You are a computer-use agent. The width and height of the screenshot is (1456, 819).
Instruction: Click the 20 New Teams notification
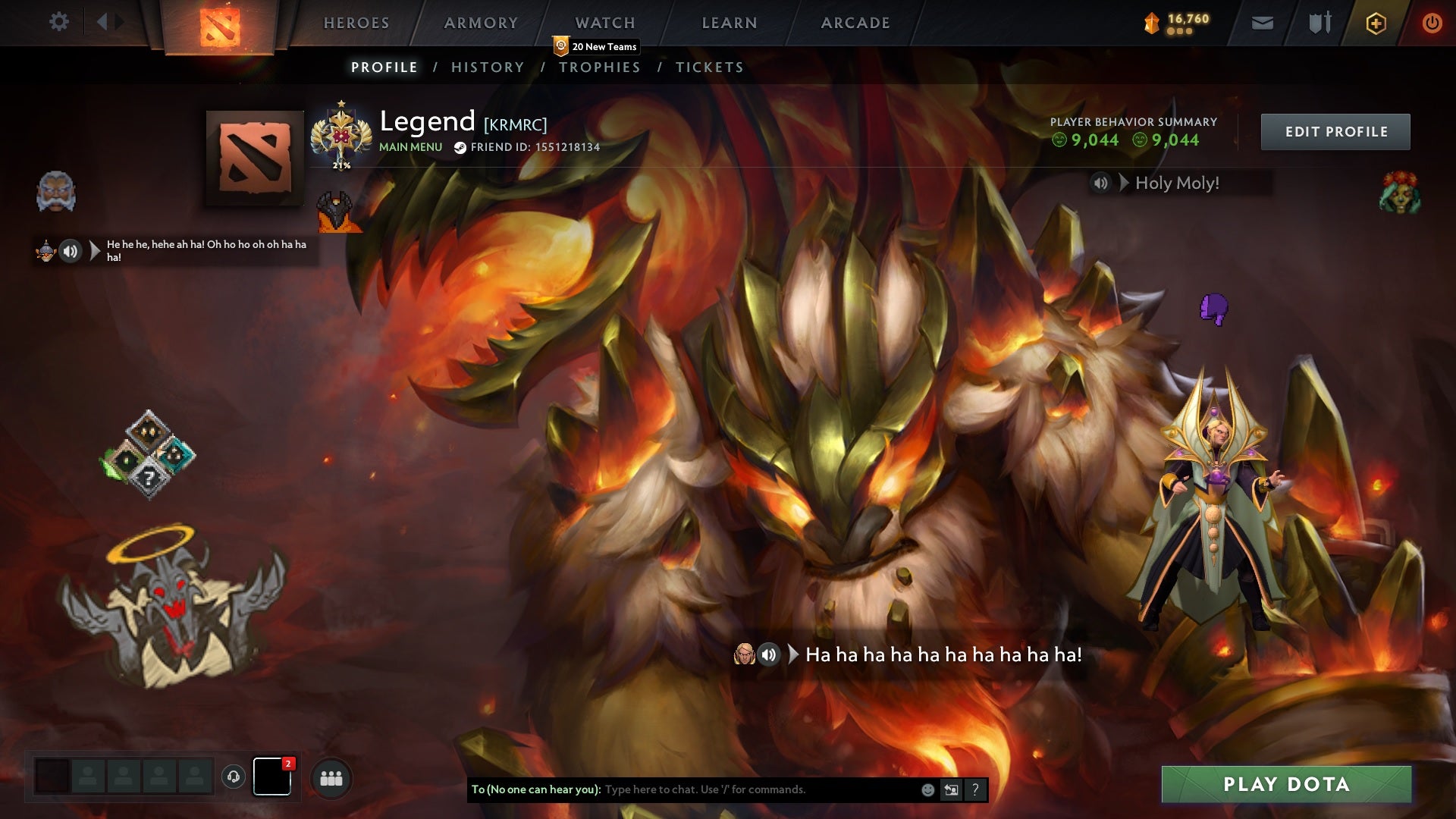point(597,47)
